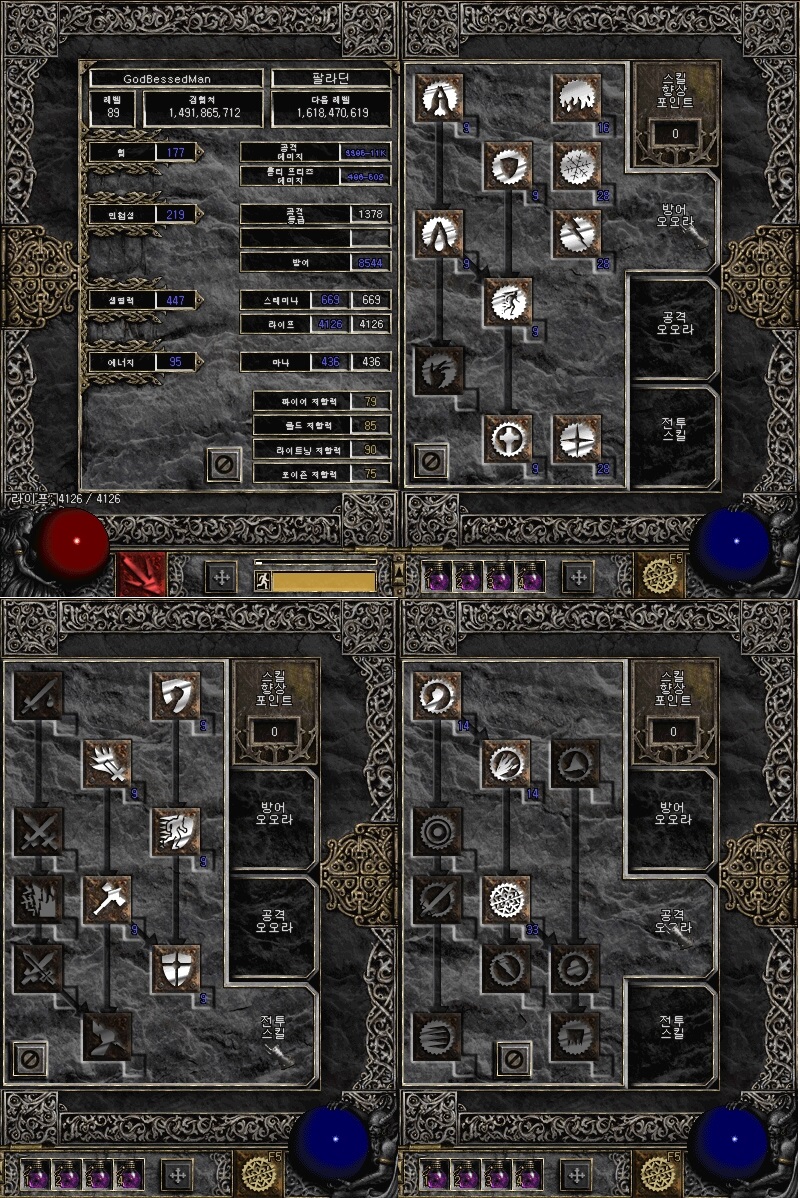
Task: Choose the Resist Fire aura icon
Action: point(577,98)
